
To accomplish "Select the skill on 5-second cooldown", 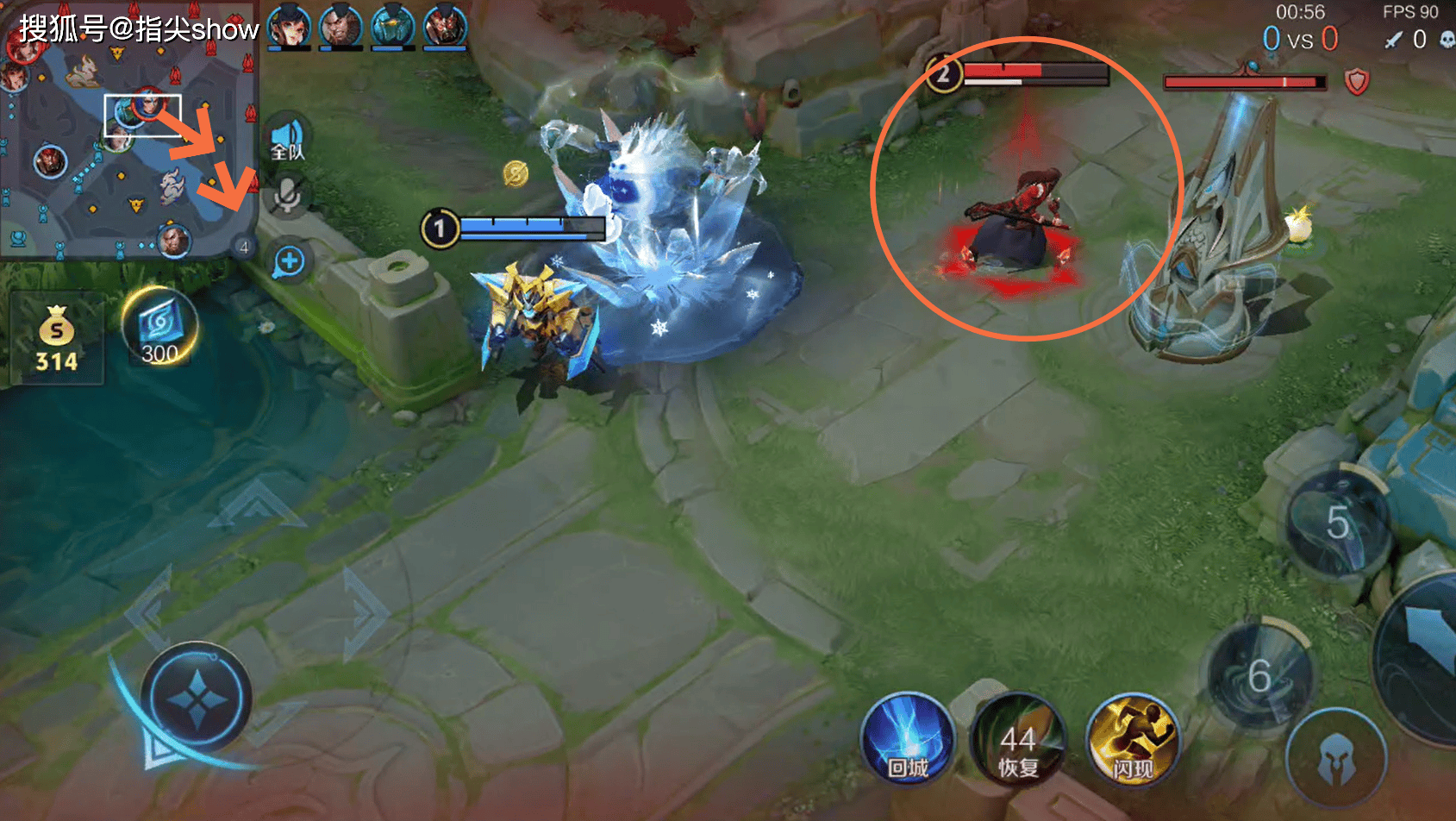I will [x=1336, y=523].
